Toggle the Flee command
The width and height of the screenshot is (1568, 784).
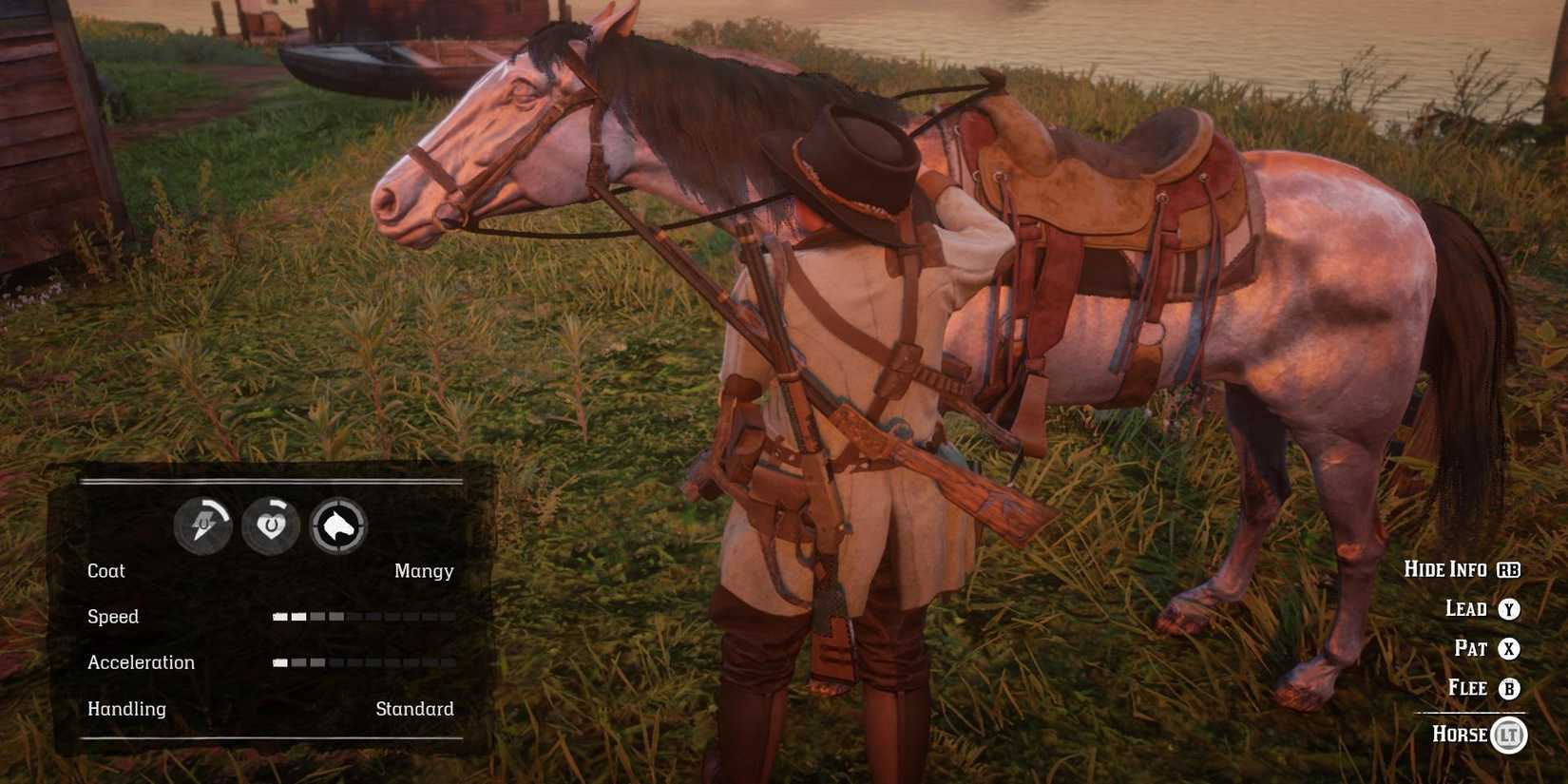point(1466,688)
